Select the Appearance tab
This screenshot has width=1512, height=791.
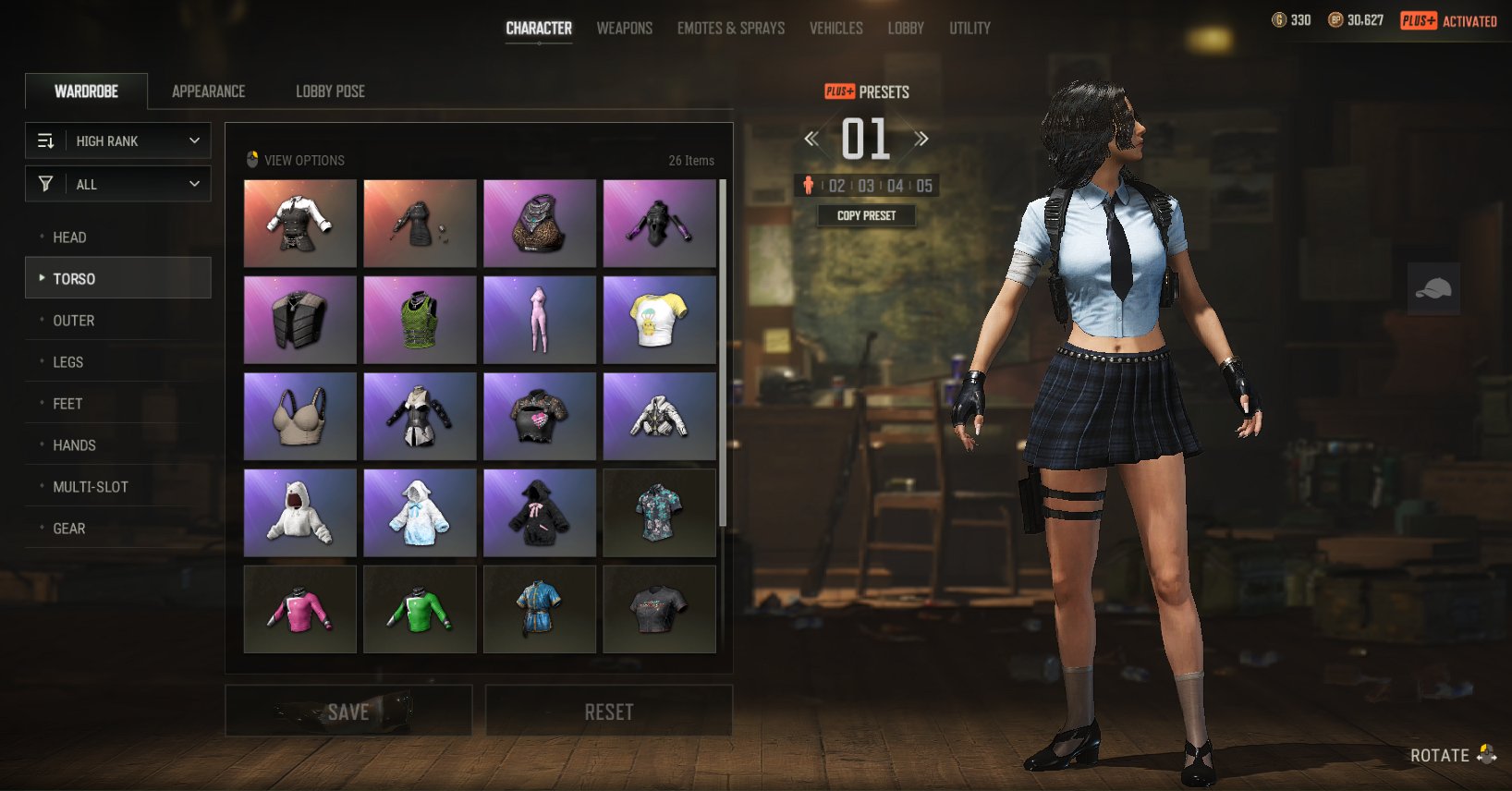pos(208,91)
